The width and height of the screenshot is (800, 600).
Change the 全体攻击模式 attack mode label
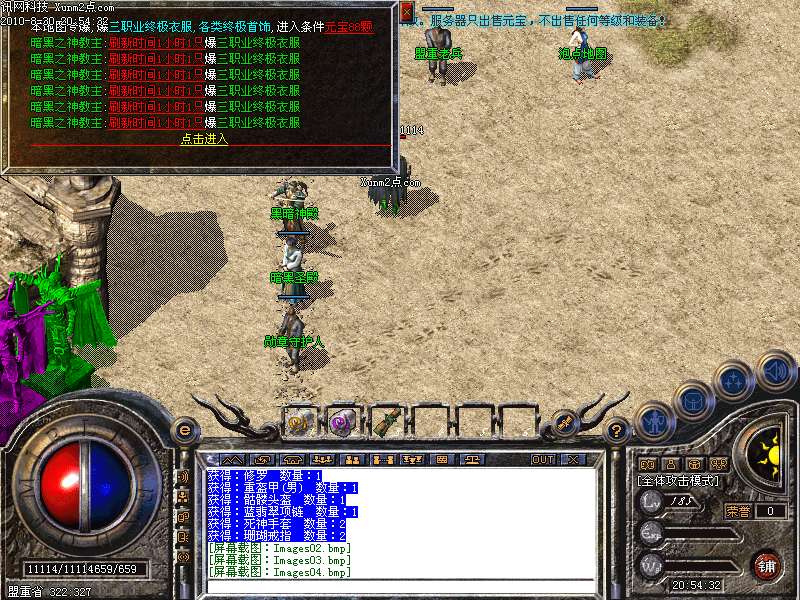pos(678,481)
